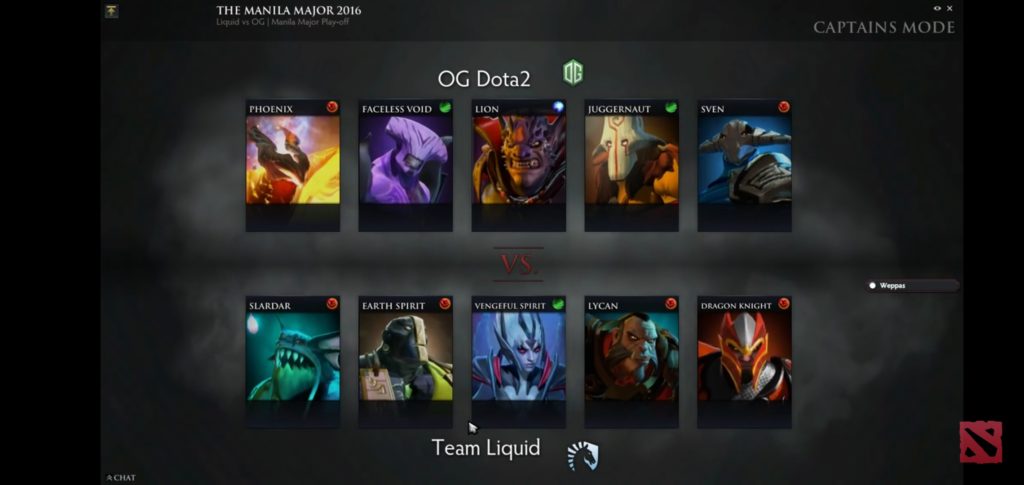Choose the Slardar hero card
This screenshot has width=1024, height=485.
point(293,356)
